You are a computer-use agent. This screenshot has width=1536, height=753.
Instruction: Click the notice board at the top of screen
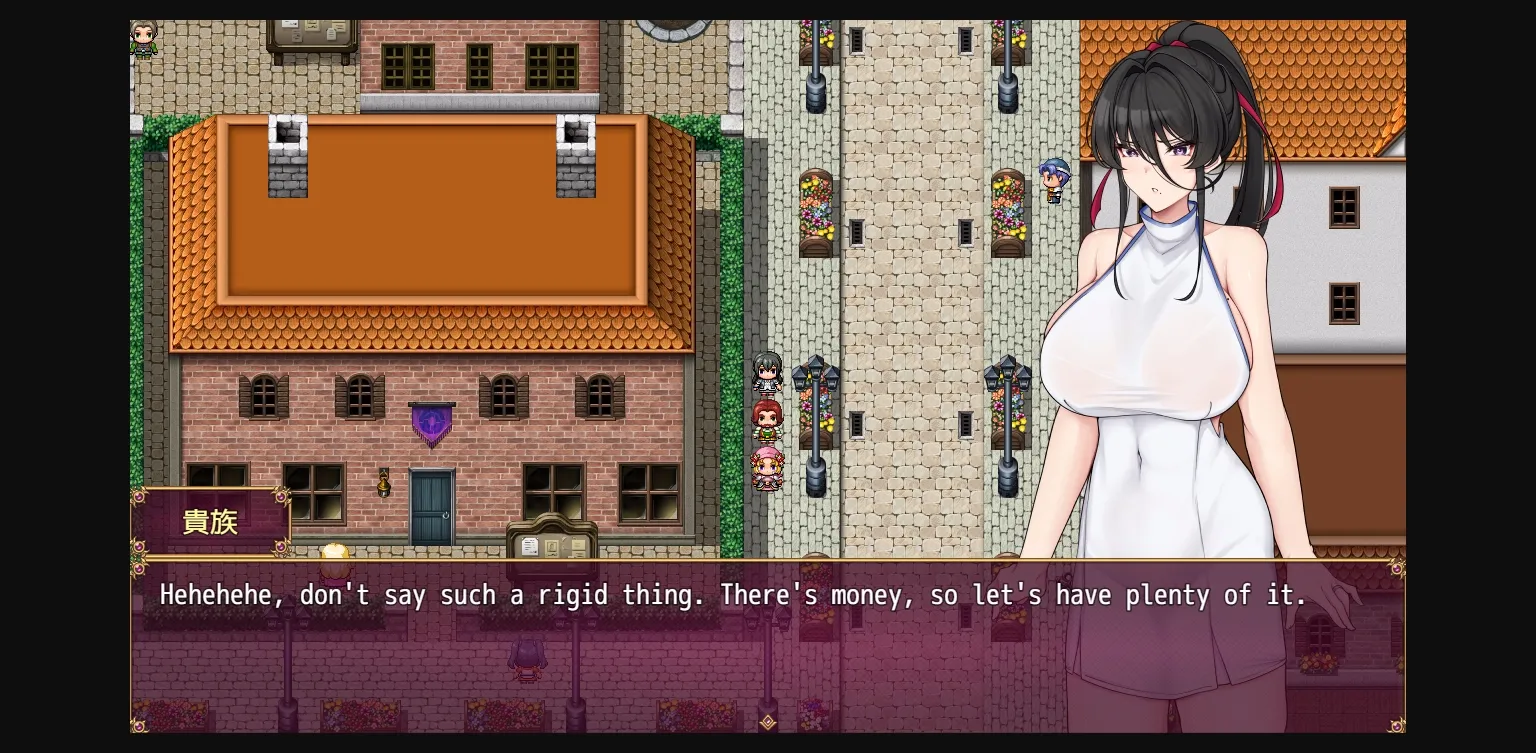[x=312, y=30]
